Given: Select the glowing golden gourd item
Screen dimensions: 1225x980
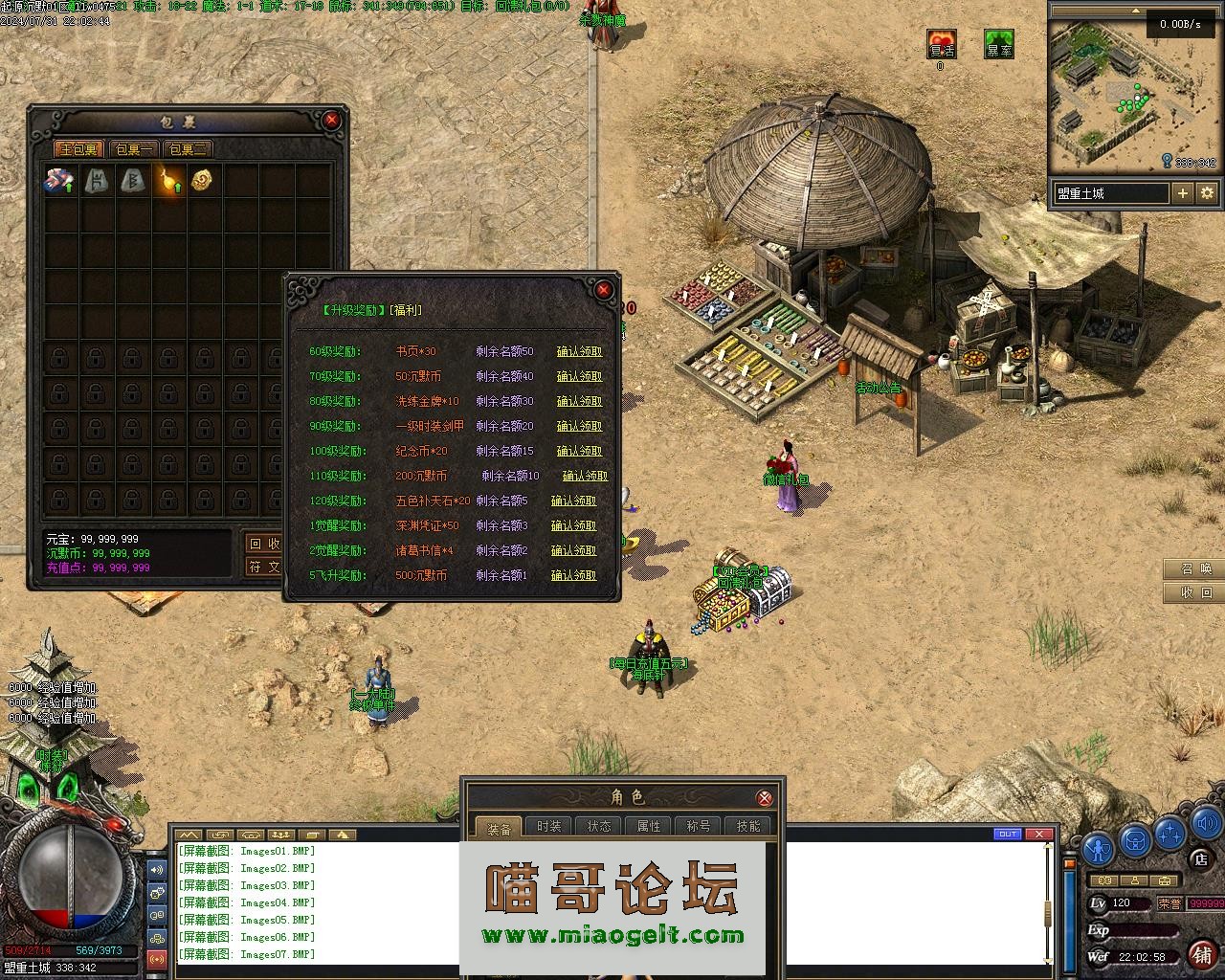Looking at the screenshot, I should 168,181.
